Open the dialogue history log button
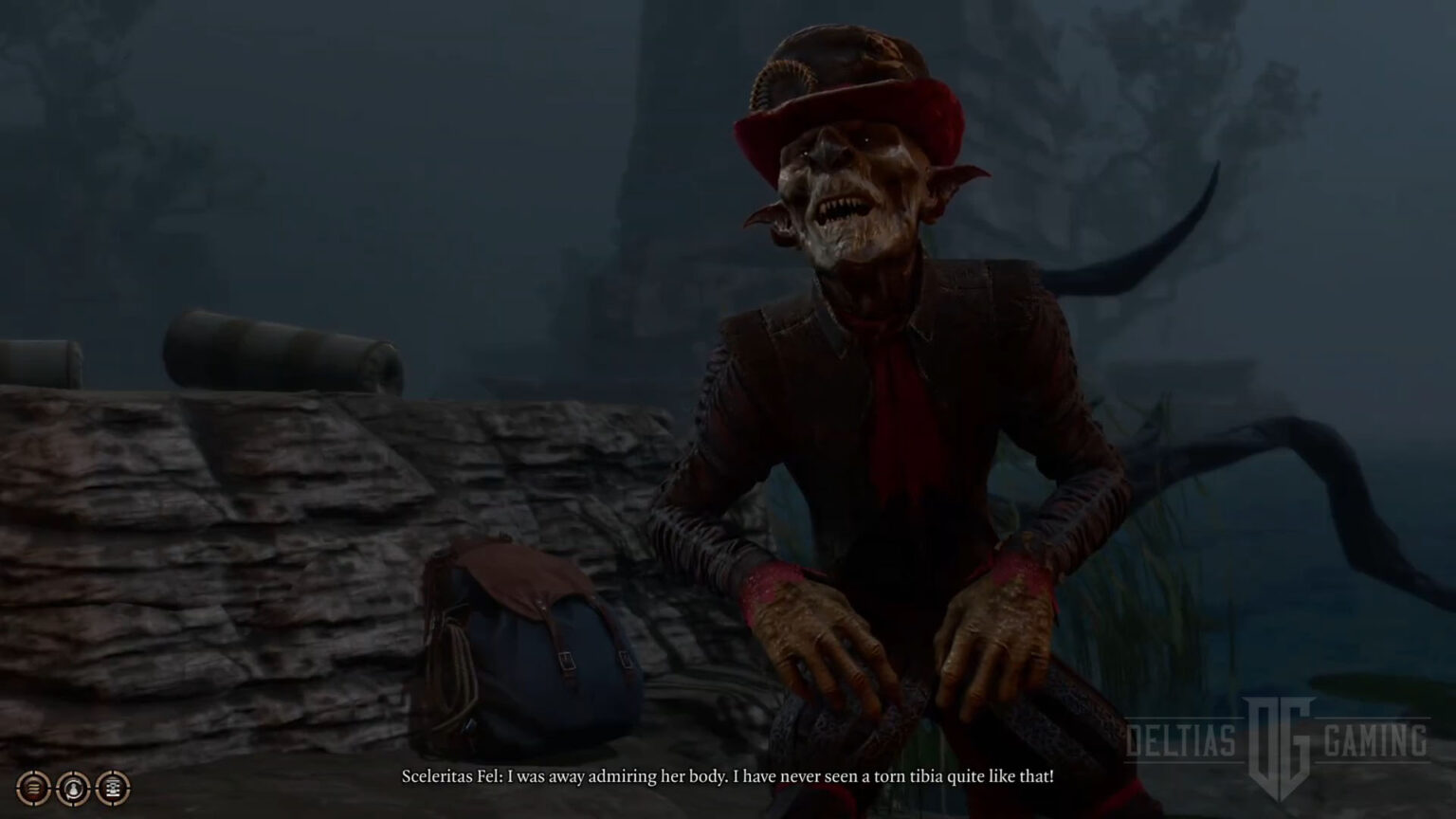 (33, 787)
